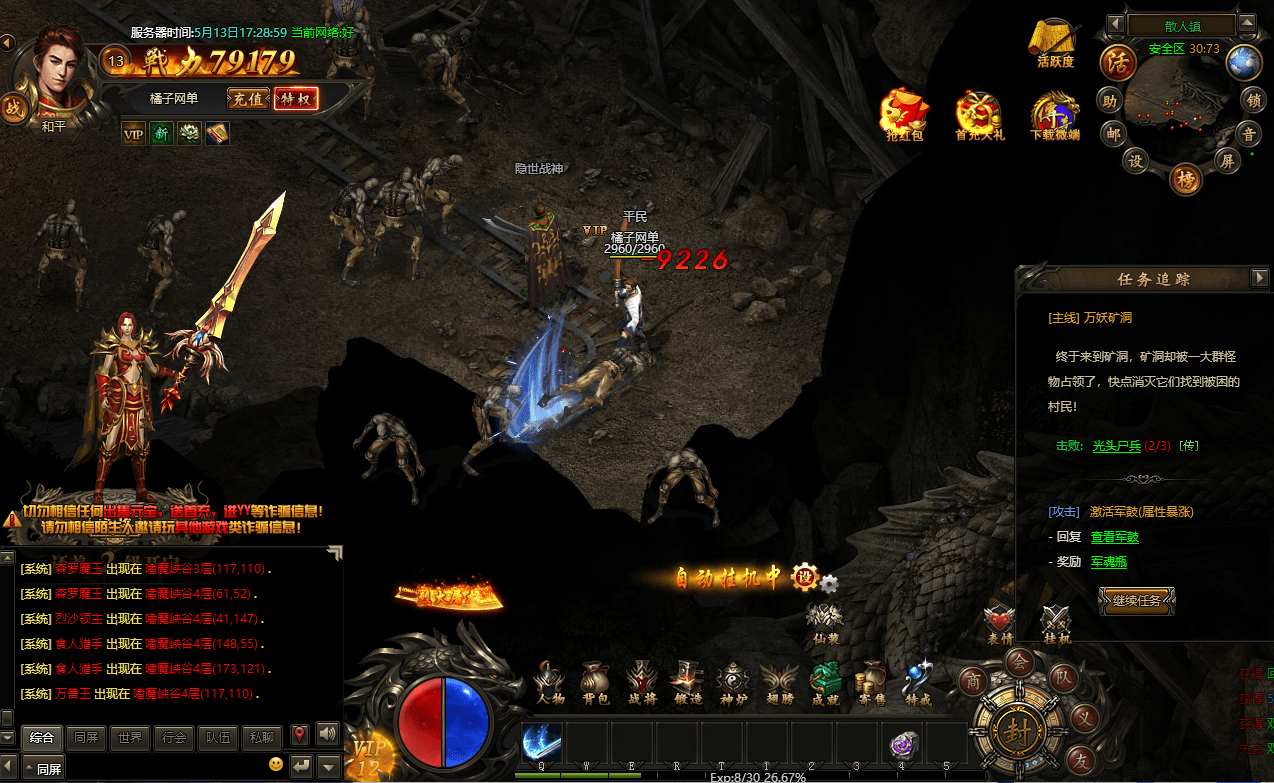
Task: Open the 活跃度 activity scroll icon
Action: point(1055,42)
